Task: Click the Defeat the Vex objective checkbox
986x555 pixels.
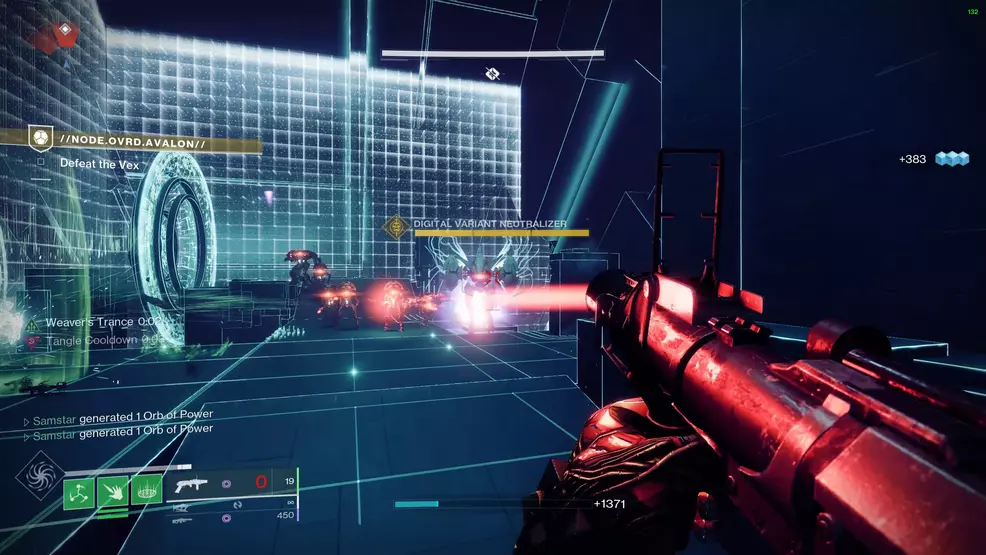Action: click(40, 162)
